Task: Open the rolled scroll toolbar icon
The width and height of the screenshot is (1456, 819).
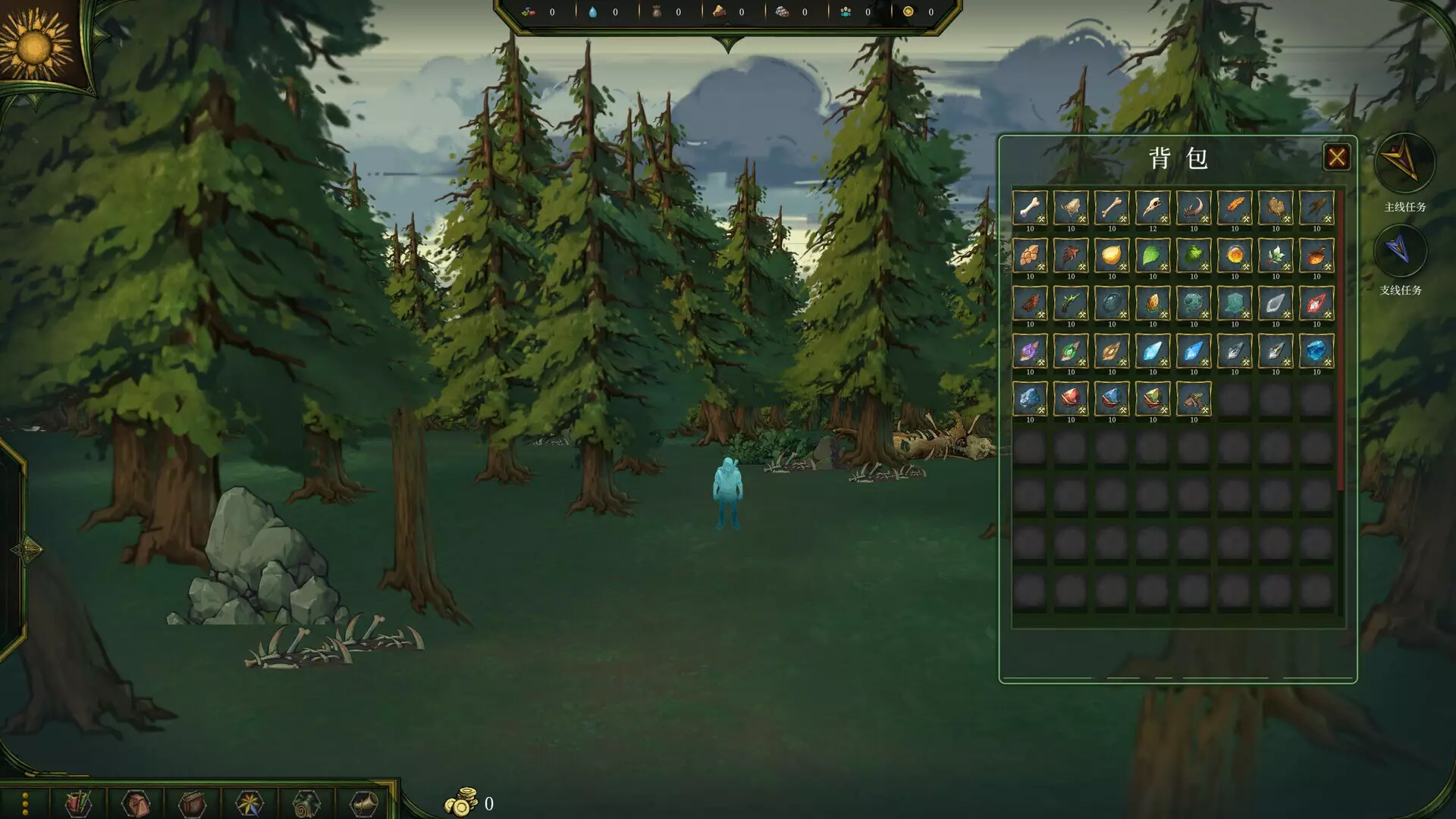Action: pyautogui.click(x=306, y=803)
